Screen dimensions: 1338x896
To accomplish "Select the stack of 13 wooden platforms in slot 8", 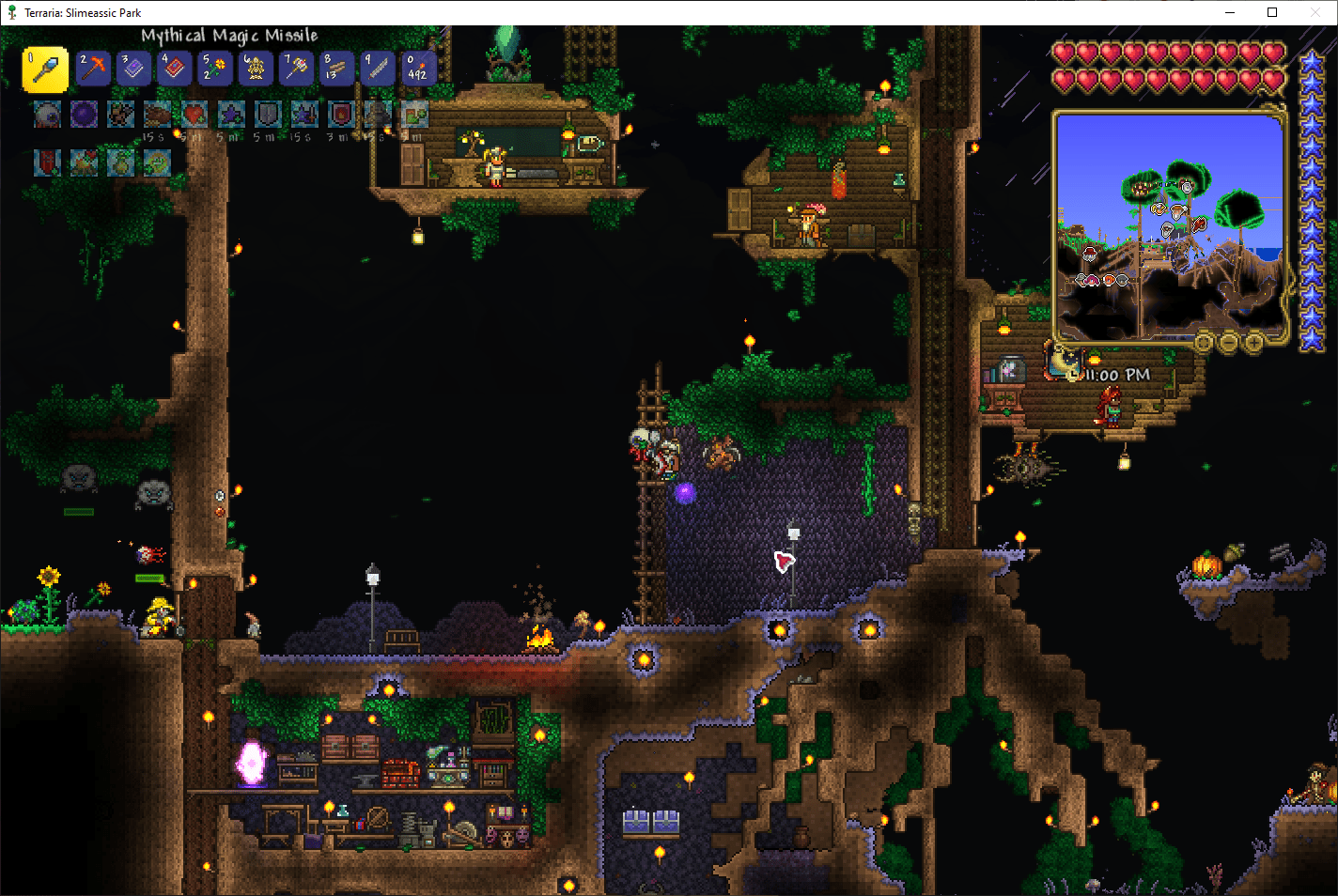I will [x=336, y=69].
